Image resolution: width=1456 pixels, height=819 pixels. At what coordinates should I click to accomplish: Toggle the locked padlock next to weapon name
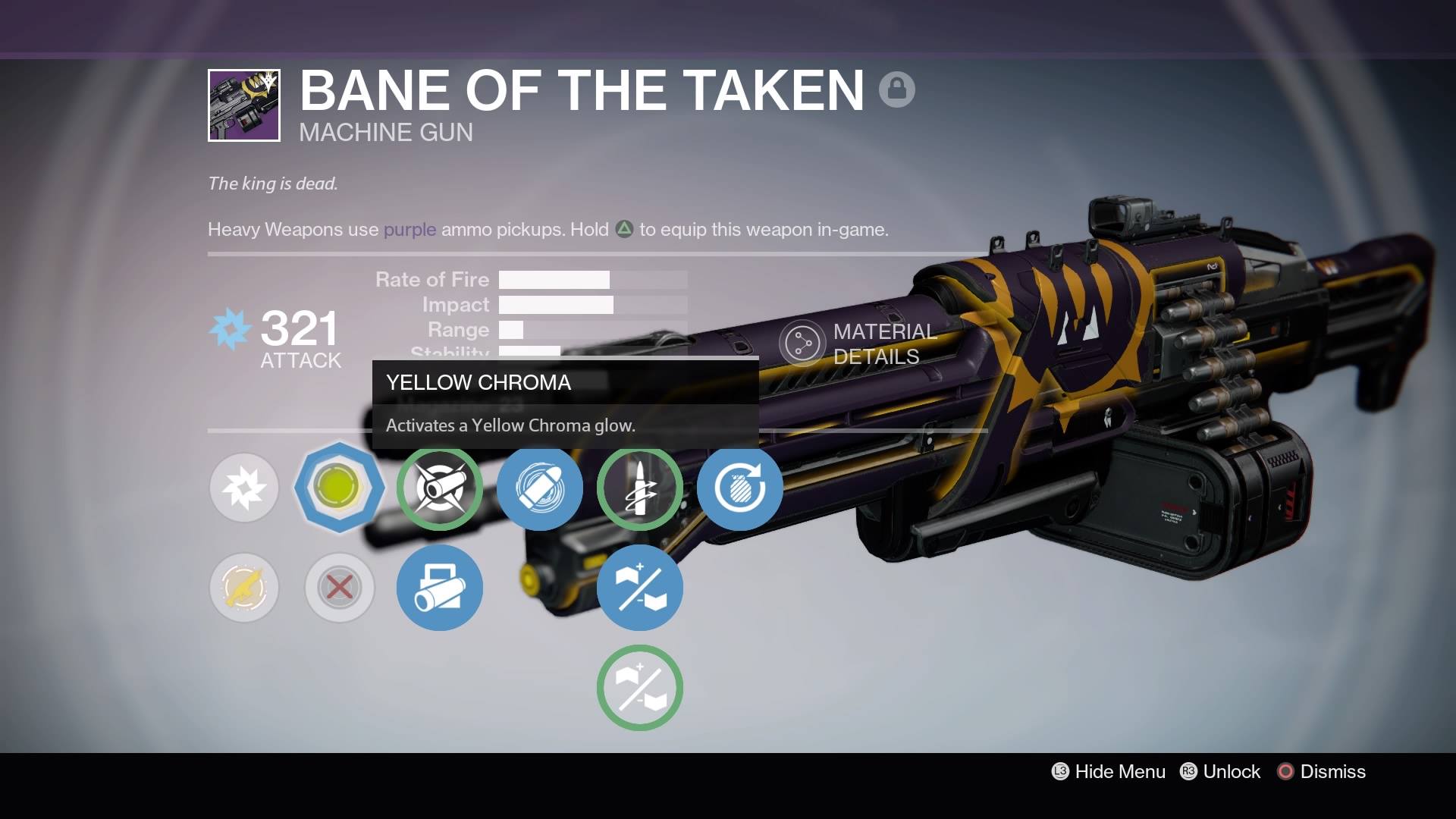pyautogui.click(x=899, y=88)
